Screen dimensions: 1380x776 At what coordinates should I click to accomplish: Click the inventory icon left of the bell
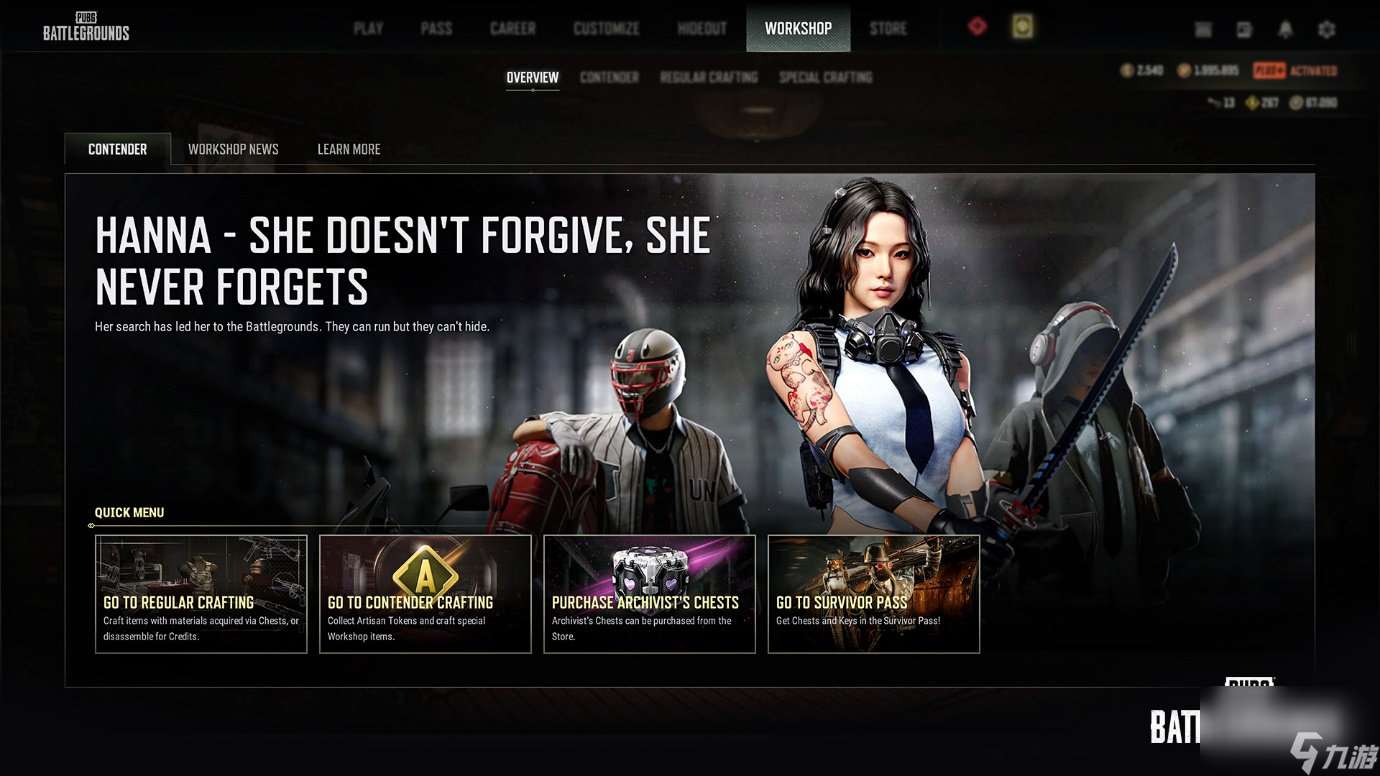tap(1202, 29)
